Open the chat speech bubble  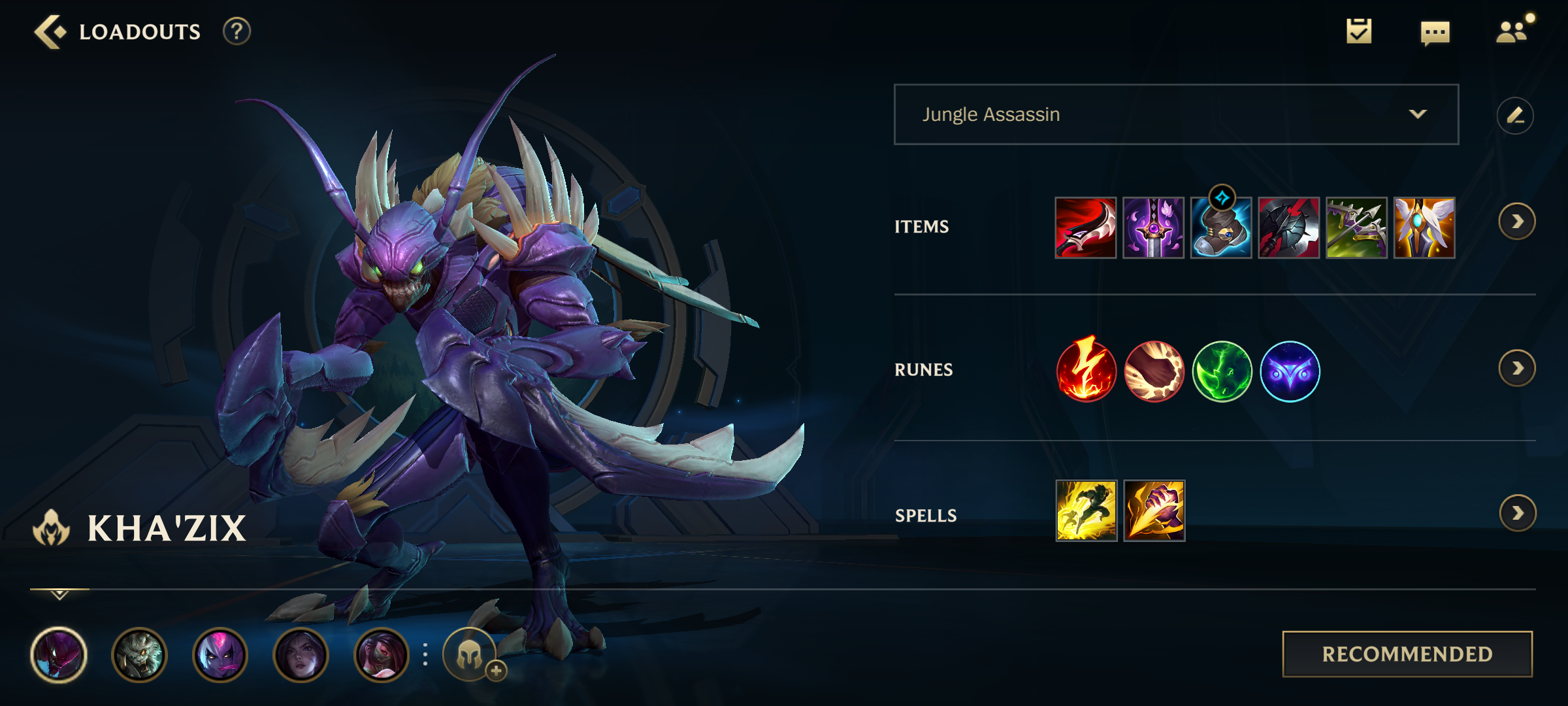click(x=1435, y=33)
